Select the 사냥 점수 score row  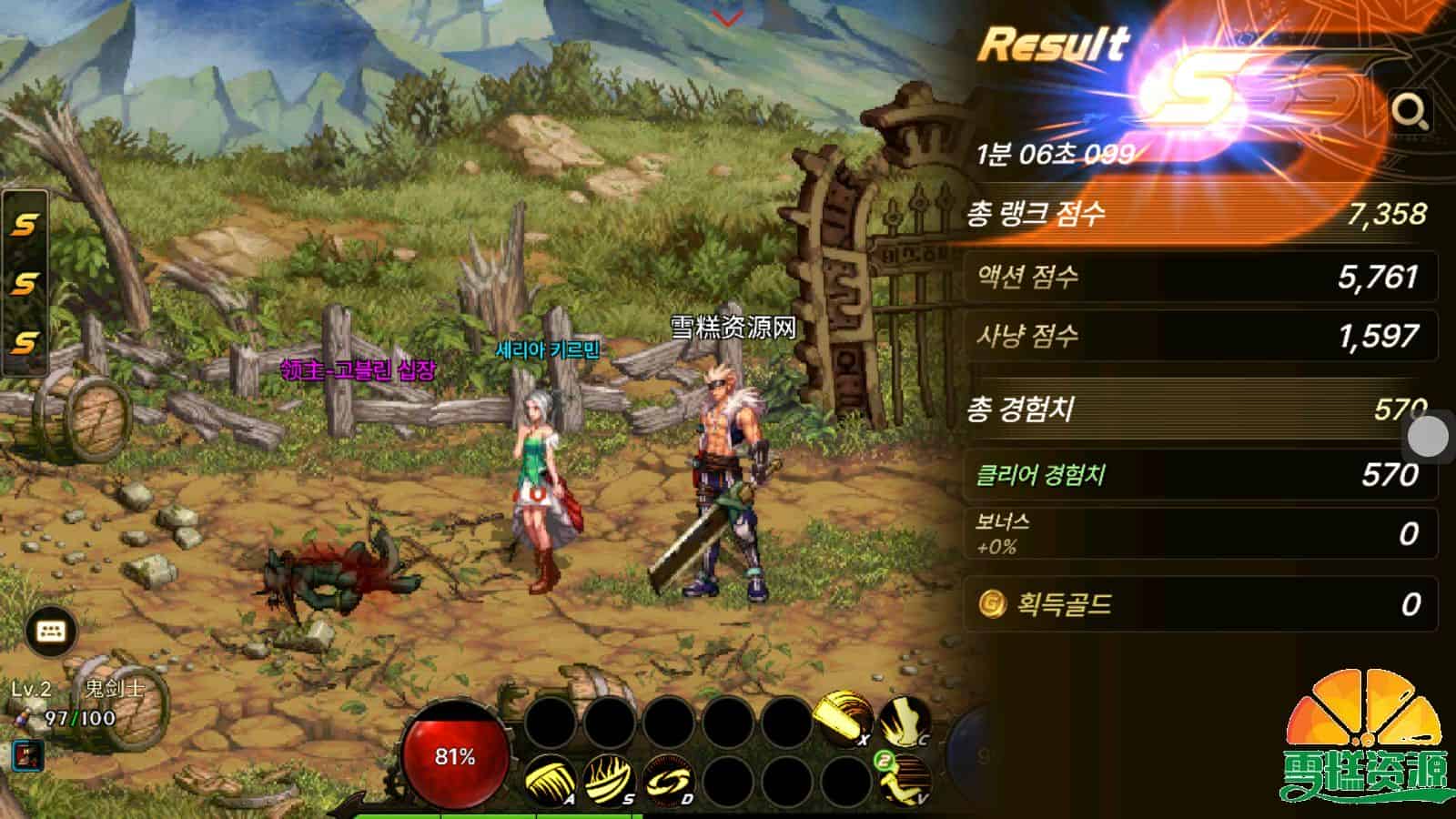click(x=1199, y=336)
